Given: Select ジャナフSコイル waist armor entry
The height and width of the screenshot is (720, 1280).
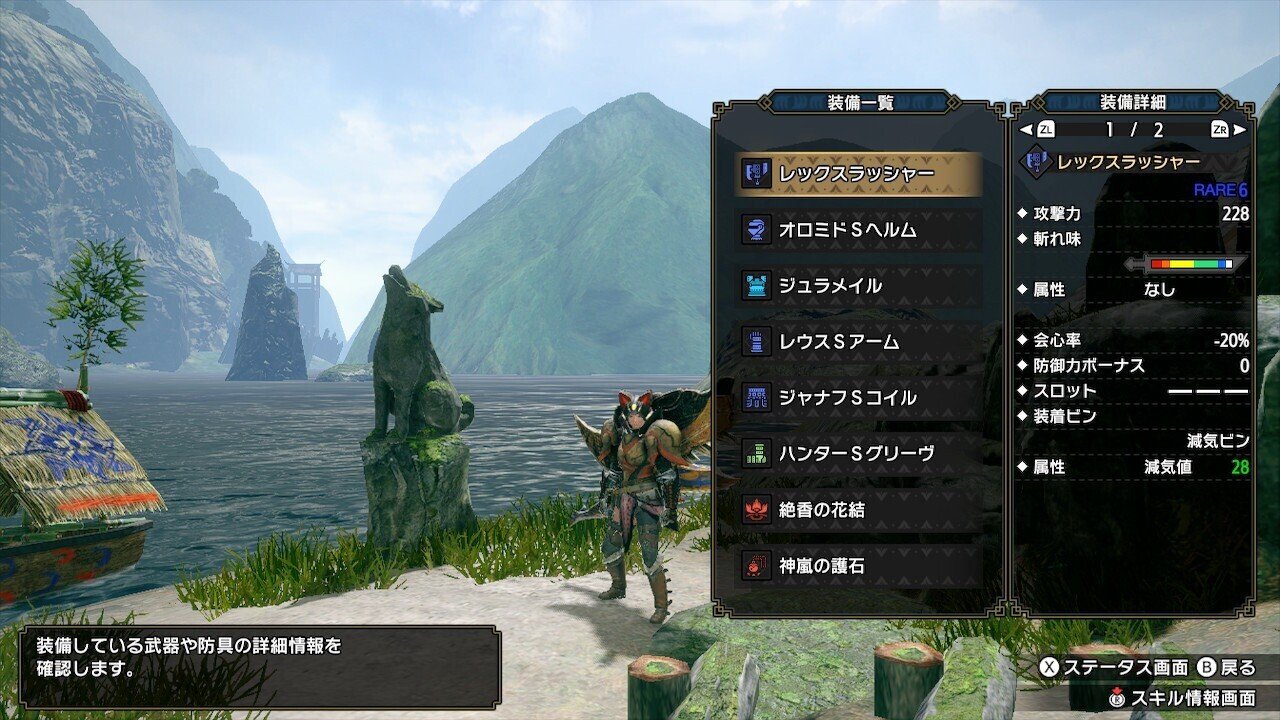Looking at the screenshot, I should pos(858,398).
